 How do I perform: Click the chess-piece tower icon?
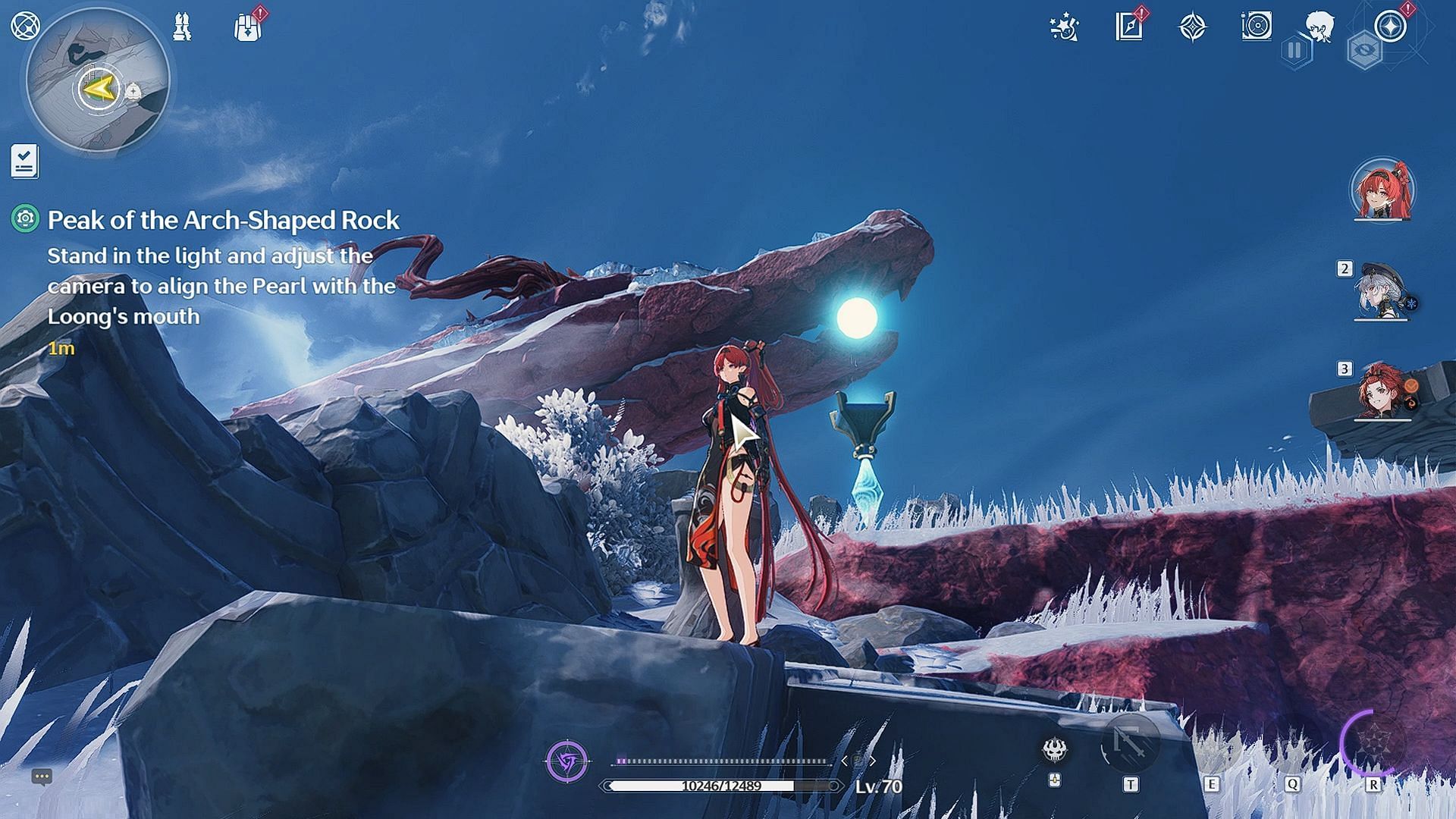pos(182,27)
